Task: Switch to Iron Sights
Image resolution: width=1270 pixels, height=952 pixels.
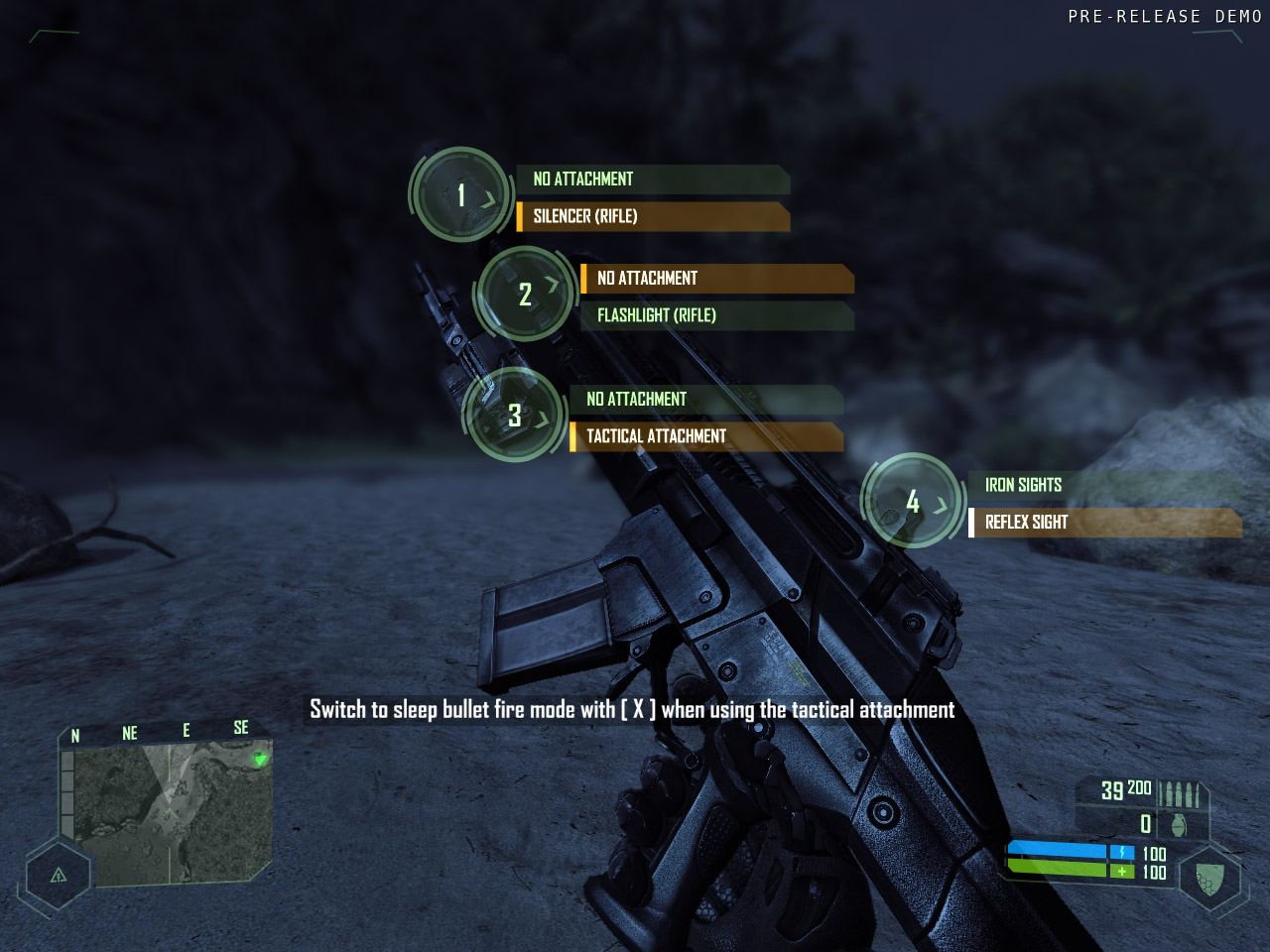Action: [1103, 485]
